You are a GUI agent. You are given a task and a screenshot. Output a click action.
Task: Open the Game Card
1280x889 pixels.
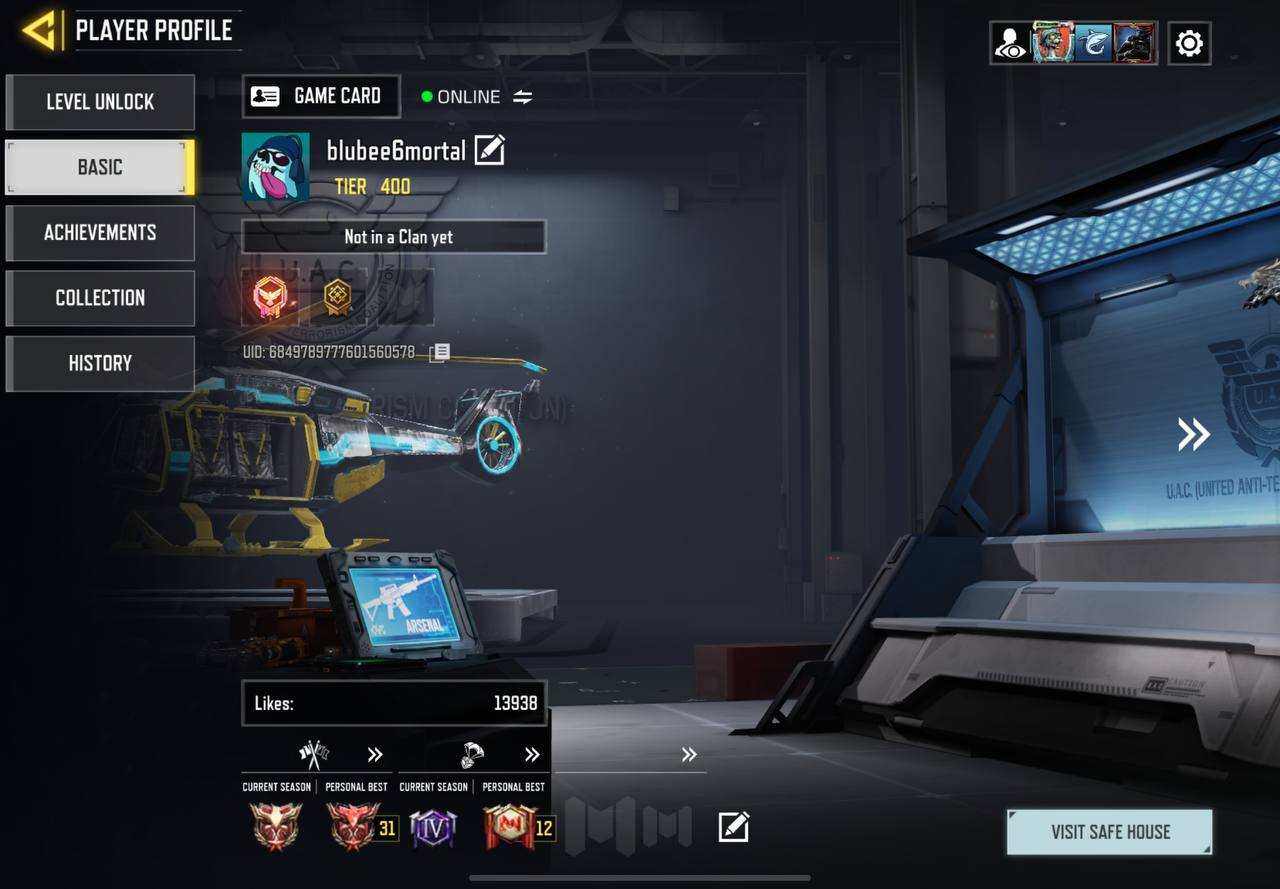[x=321, y=96]
